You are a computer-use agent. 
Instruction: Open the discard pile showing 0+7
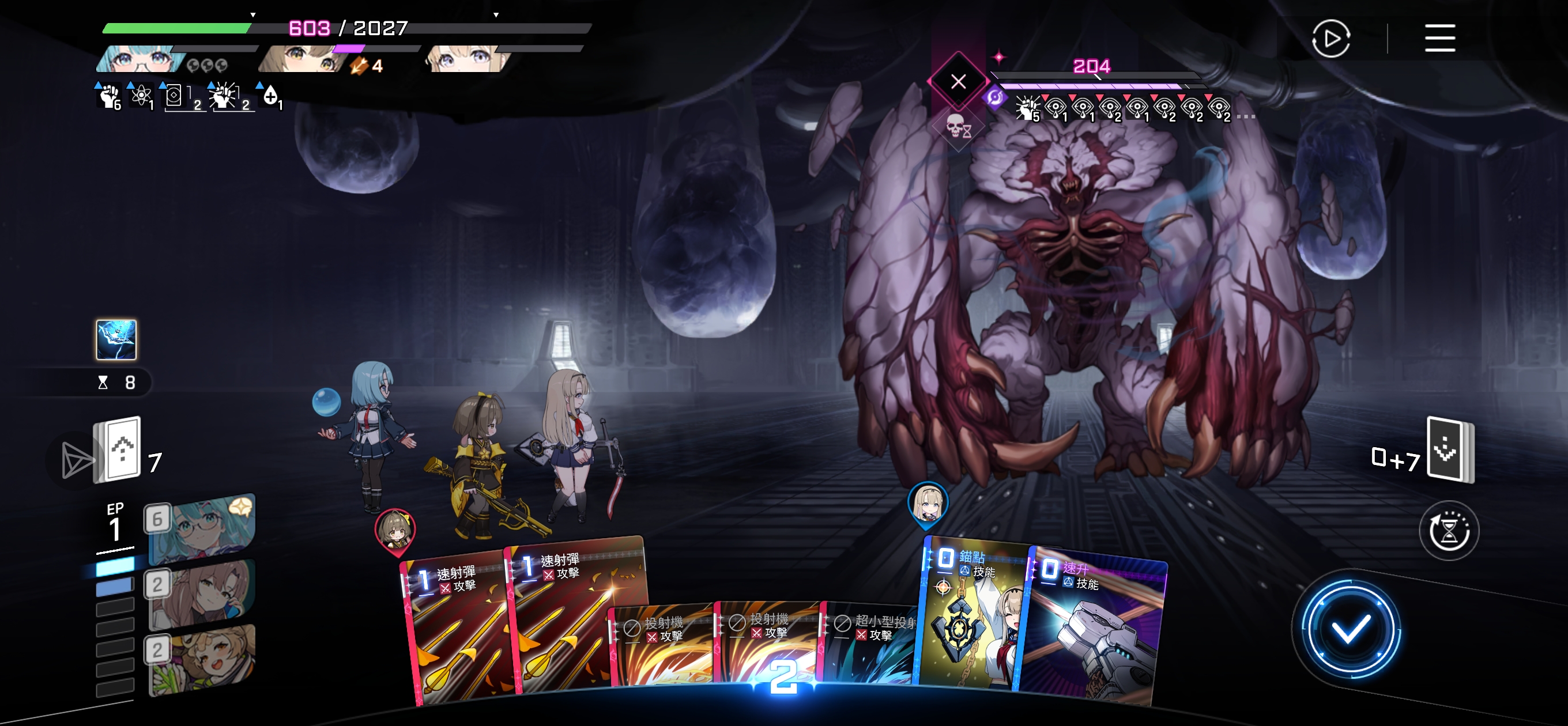(x=1450, y=451)
